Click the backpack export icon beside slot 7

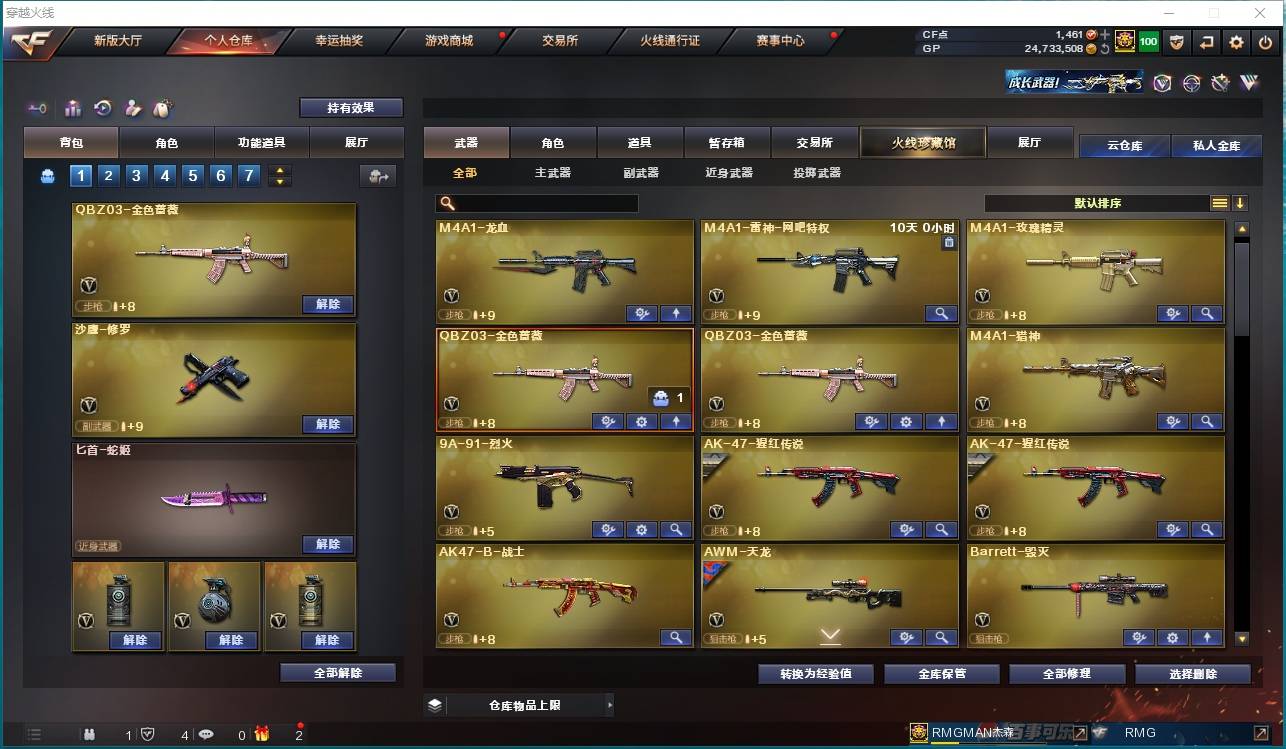point(378,175)
